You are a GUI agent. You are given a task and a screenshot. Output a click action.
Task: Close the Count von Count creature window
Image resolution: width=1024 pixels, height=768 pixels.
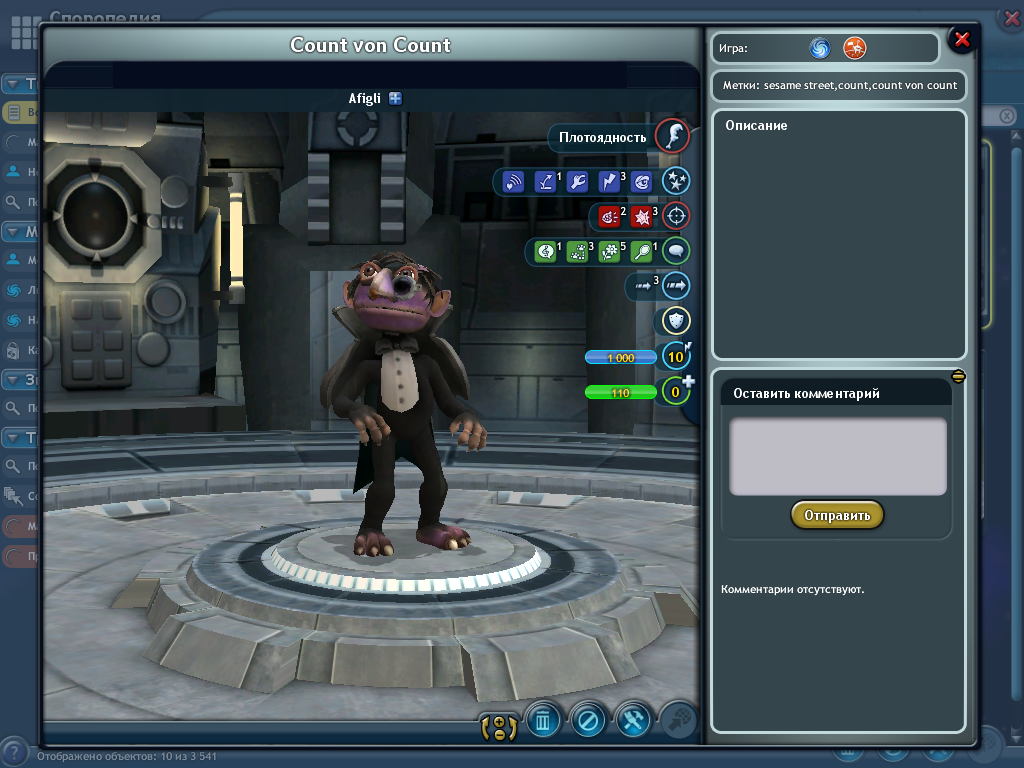click(962, 39)
